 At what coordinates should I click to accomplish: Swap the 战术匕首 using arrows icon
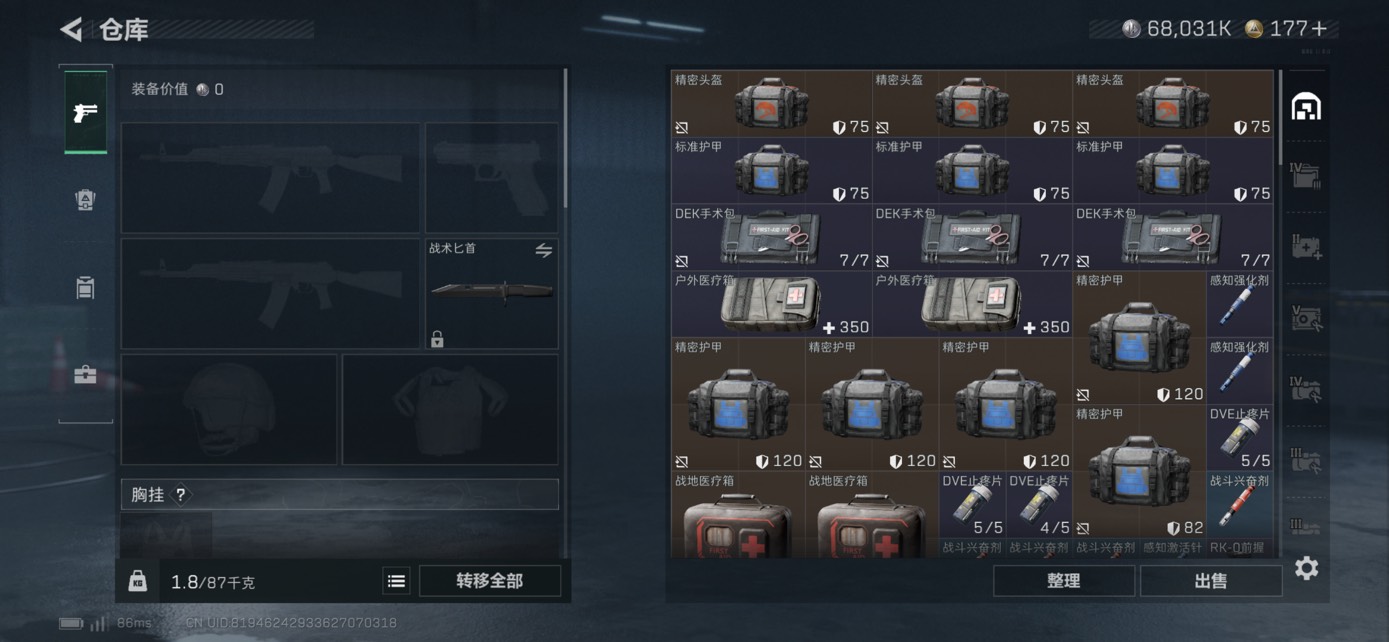pyautogui.click(x=543, y=251)
